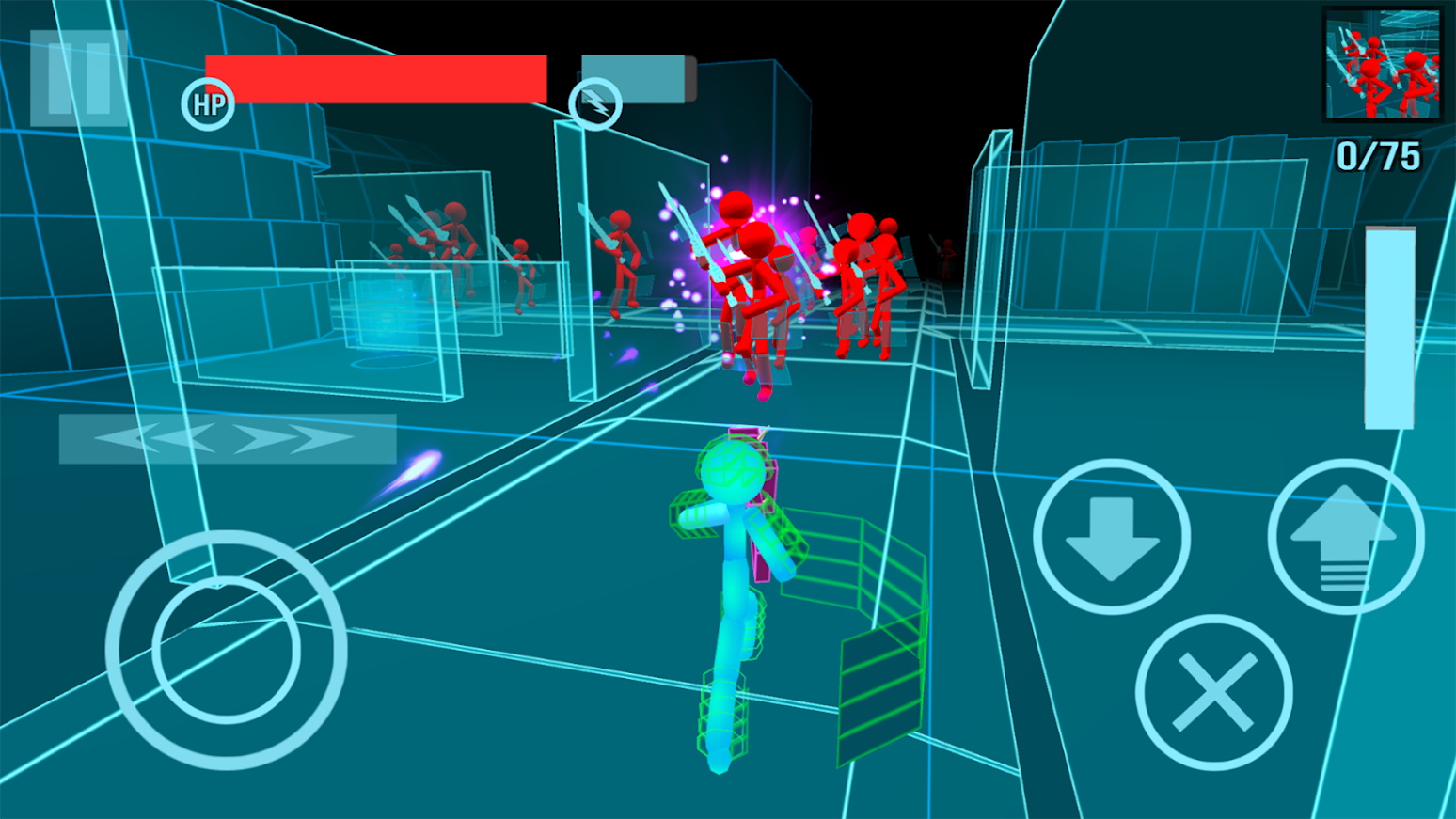1456x819 pixels.
Task: Click the circular HP icon beside health bar
Action: click(209, 103)
